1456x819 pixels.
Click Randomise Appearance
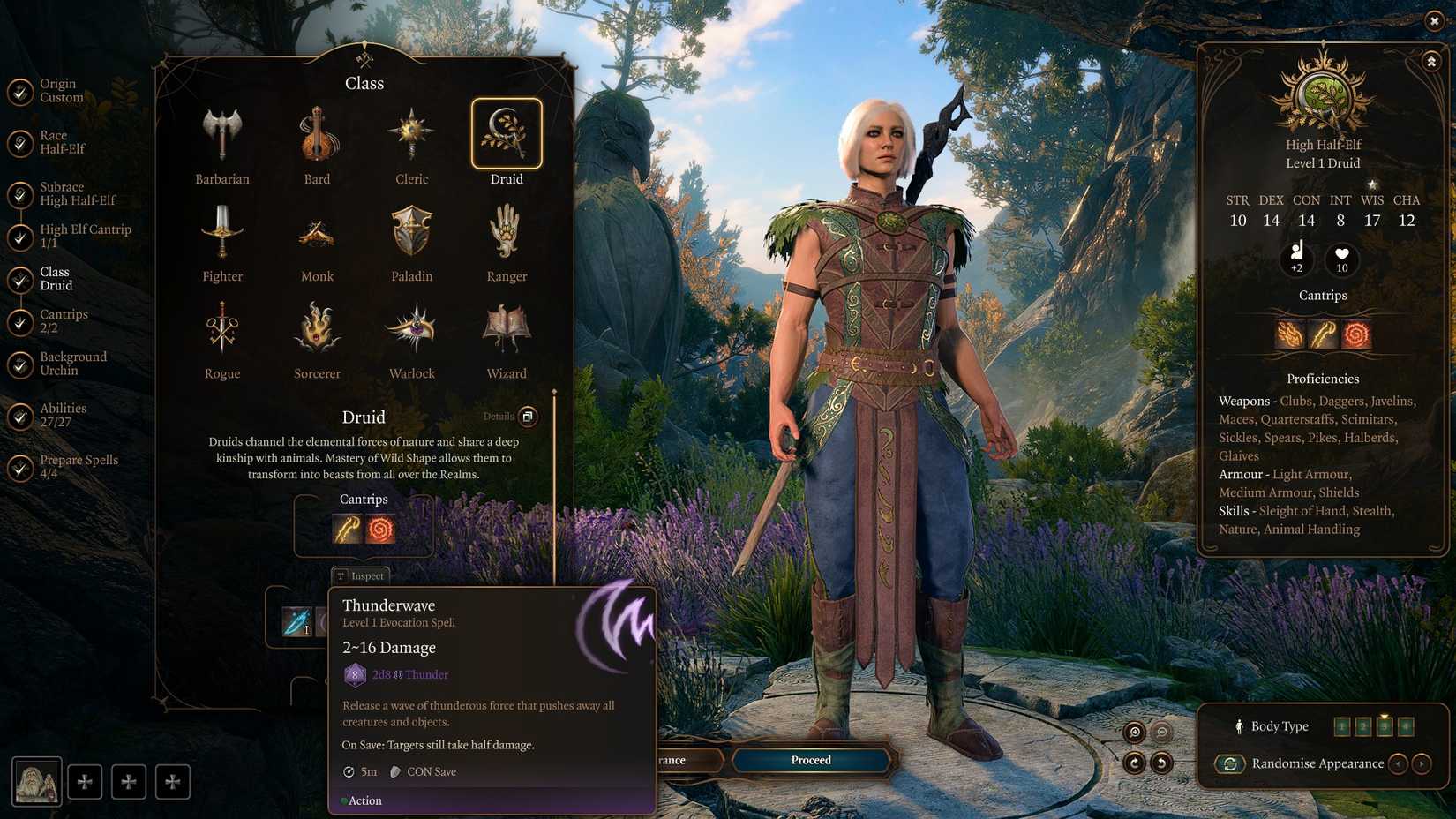(1230, 764)
